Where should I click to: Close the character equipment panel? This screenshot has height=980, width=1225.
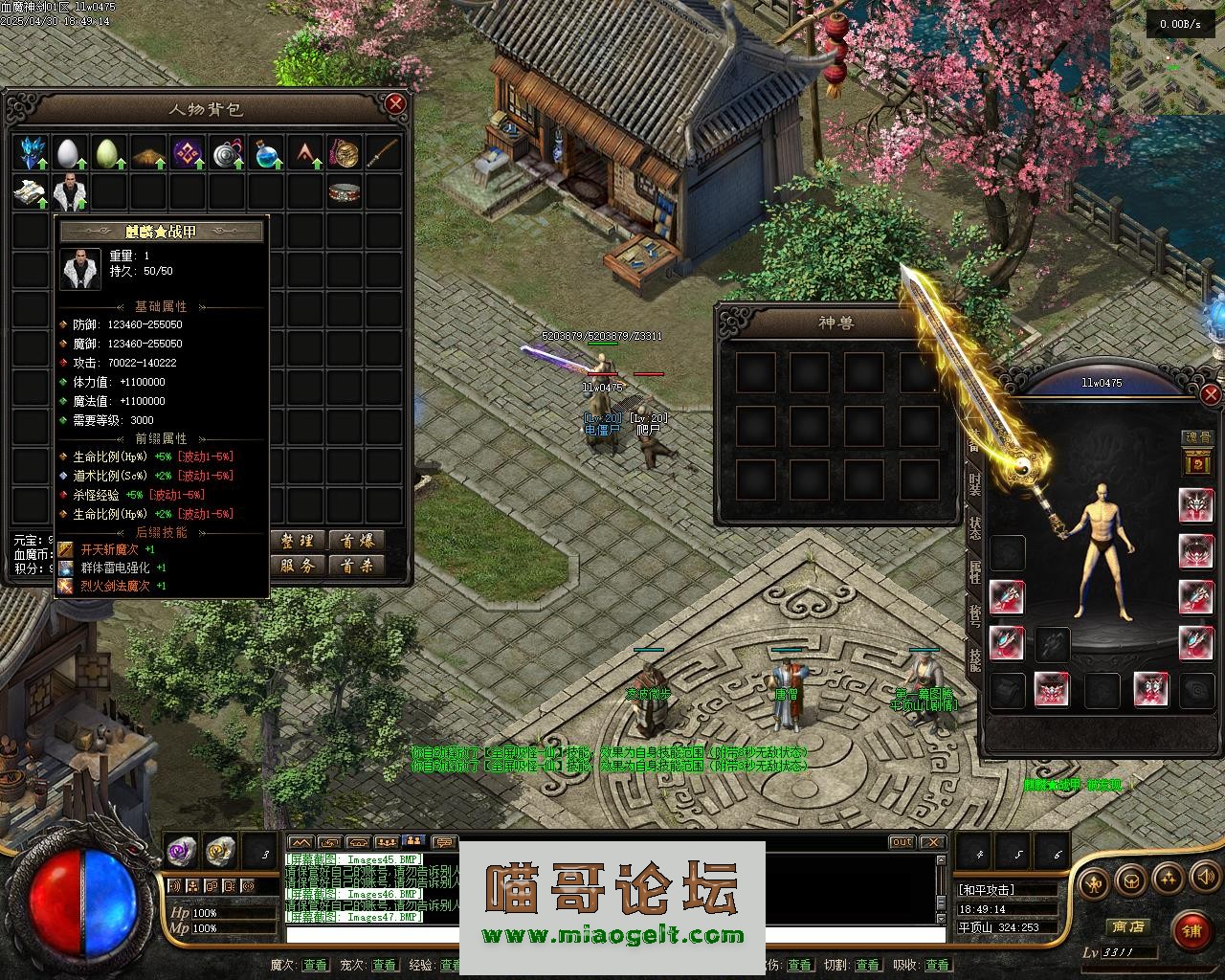tap(1211, 394)
